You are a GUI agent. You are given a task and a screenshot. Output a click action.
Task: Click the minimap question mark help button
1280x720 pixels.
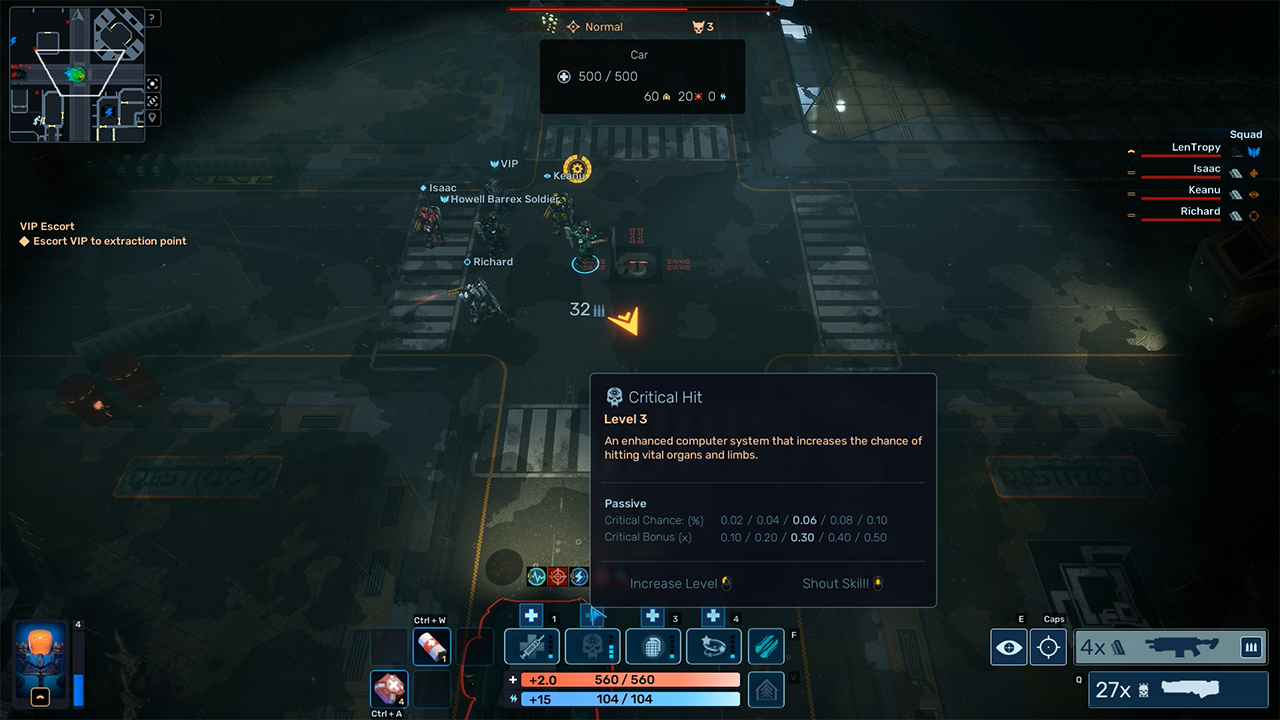(x=152, y=18)
